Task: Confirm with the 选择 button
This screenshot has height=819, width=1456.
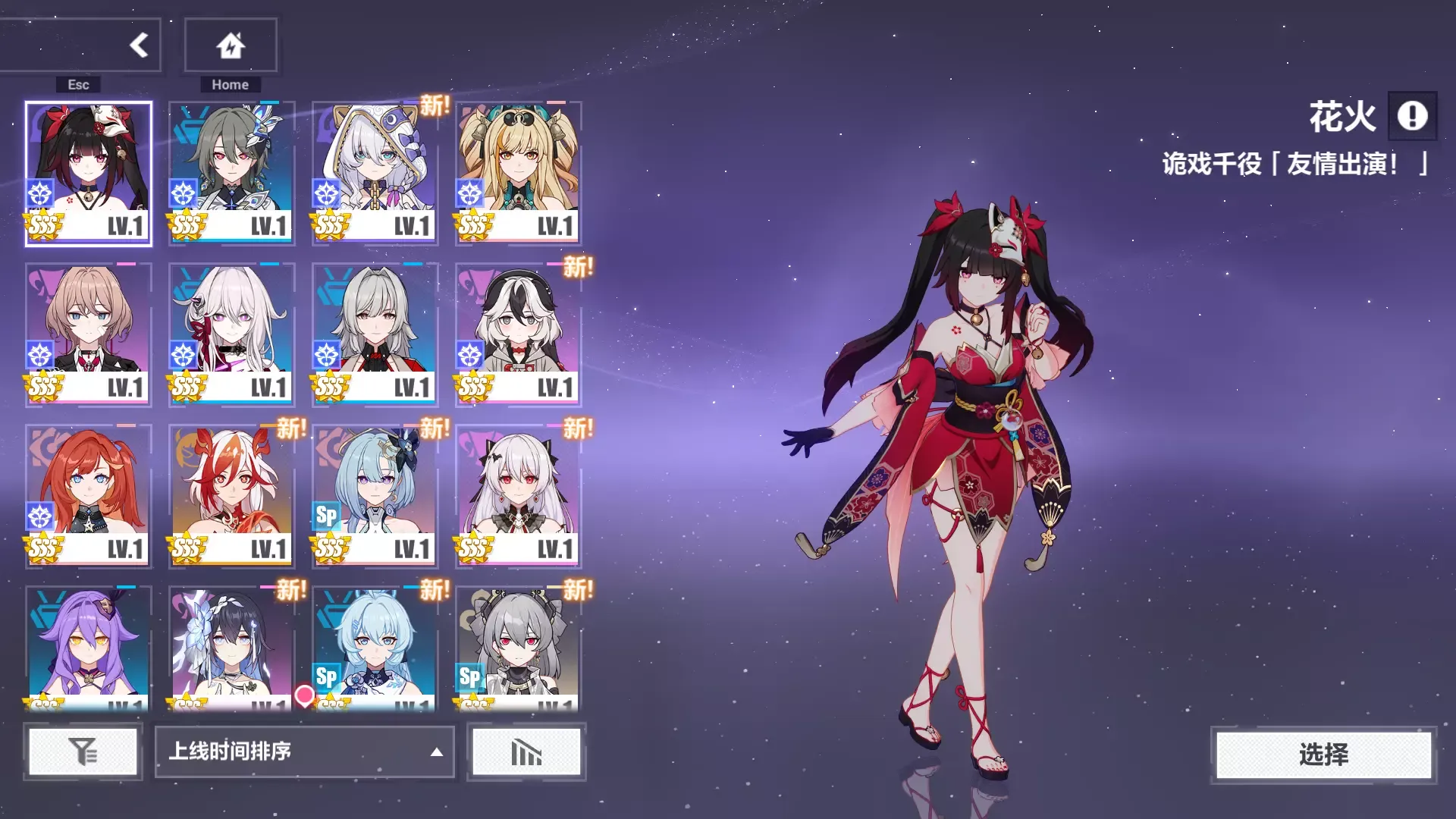Action: (1323, 754)
